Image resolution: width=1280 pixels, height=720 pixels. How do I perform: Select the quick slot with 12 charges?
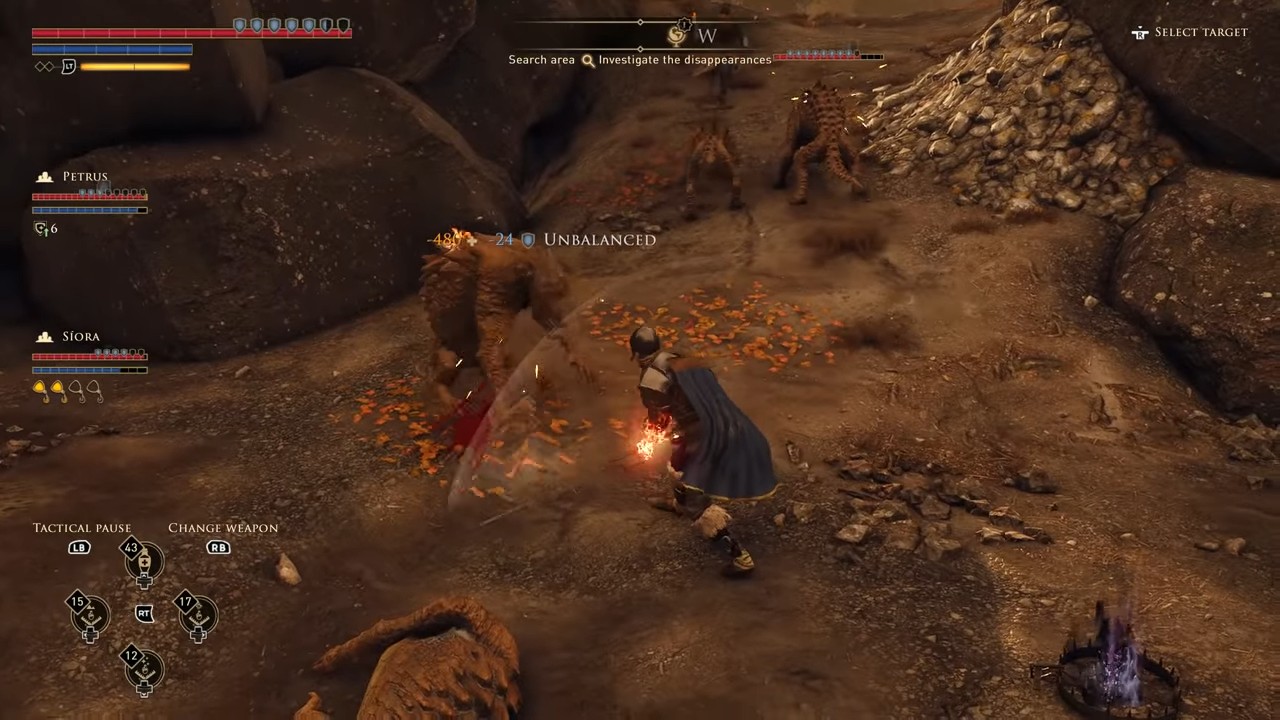click(143, 669)
